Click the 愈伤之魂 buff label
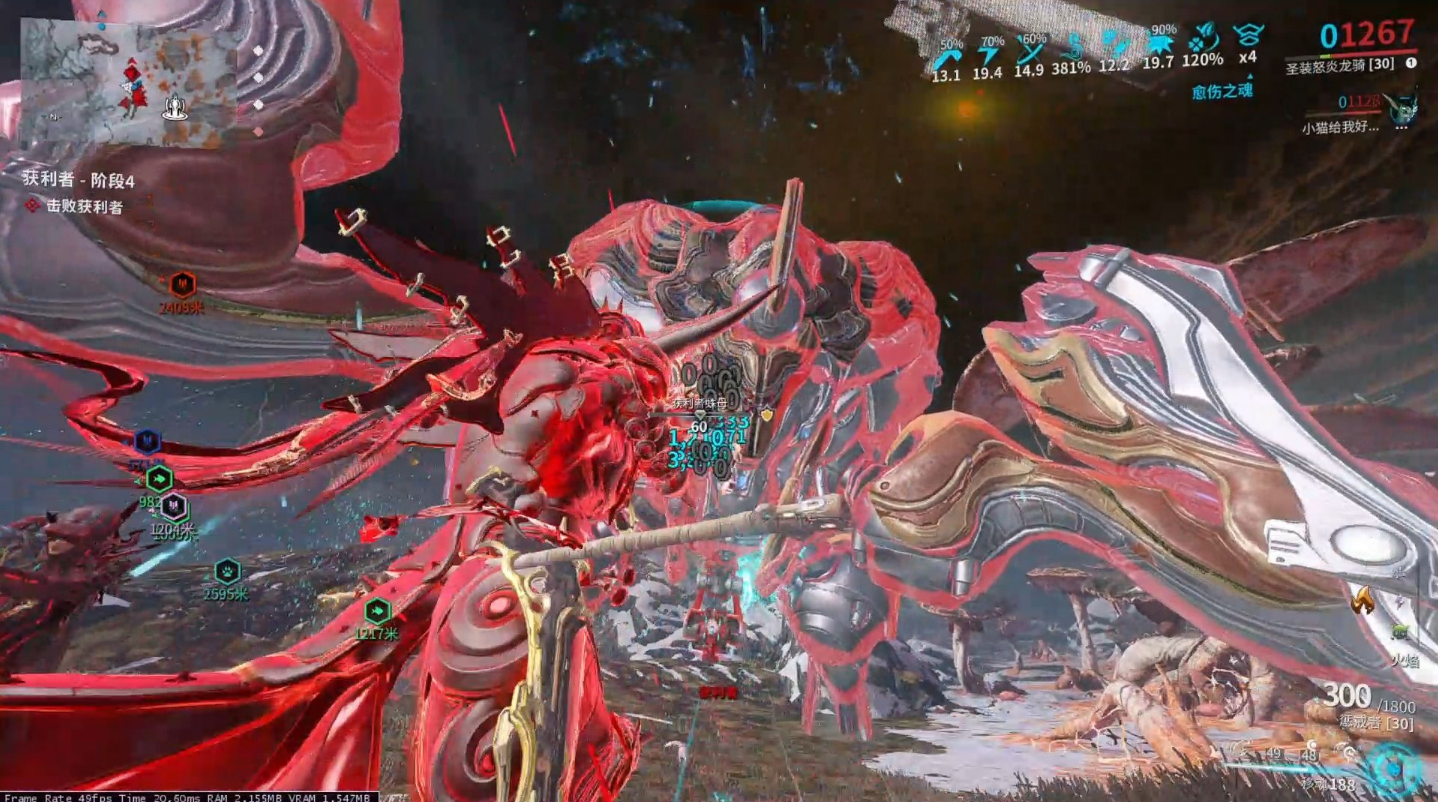Viewport: 1438px width, 802px height. tap(1221, 91)
